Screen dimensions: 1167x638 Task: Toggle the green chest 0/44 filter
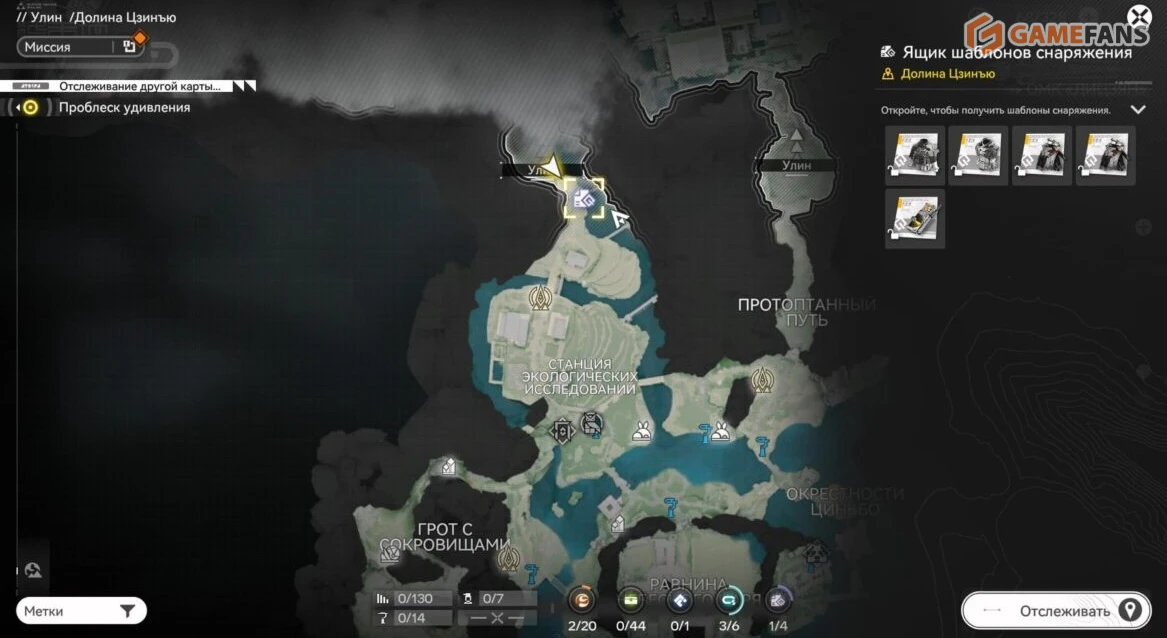click(631, 600)
